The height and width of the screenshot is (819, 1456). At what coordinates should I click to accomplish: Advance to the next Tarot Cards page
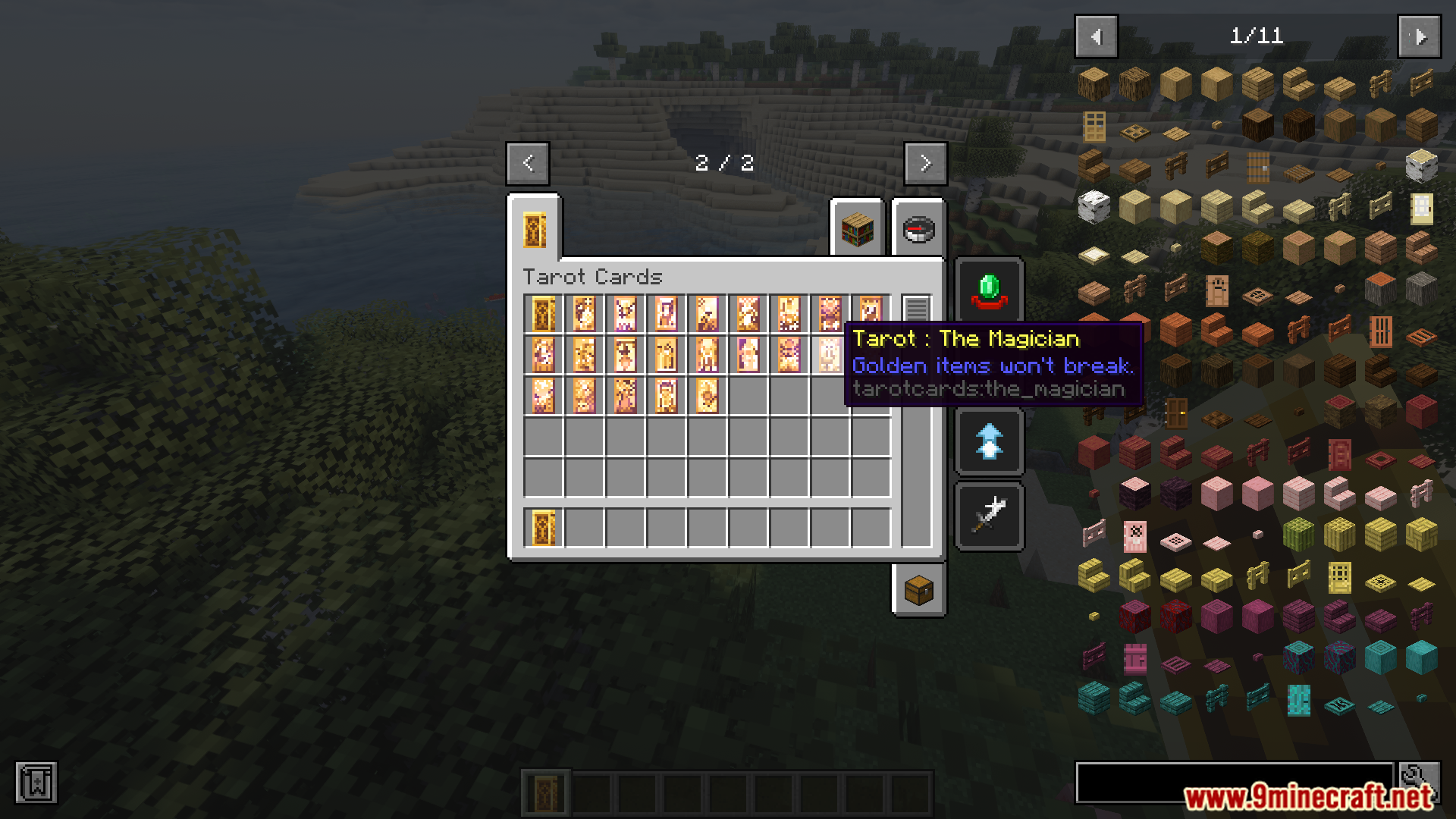click(924, 163)
